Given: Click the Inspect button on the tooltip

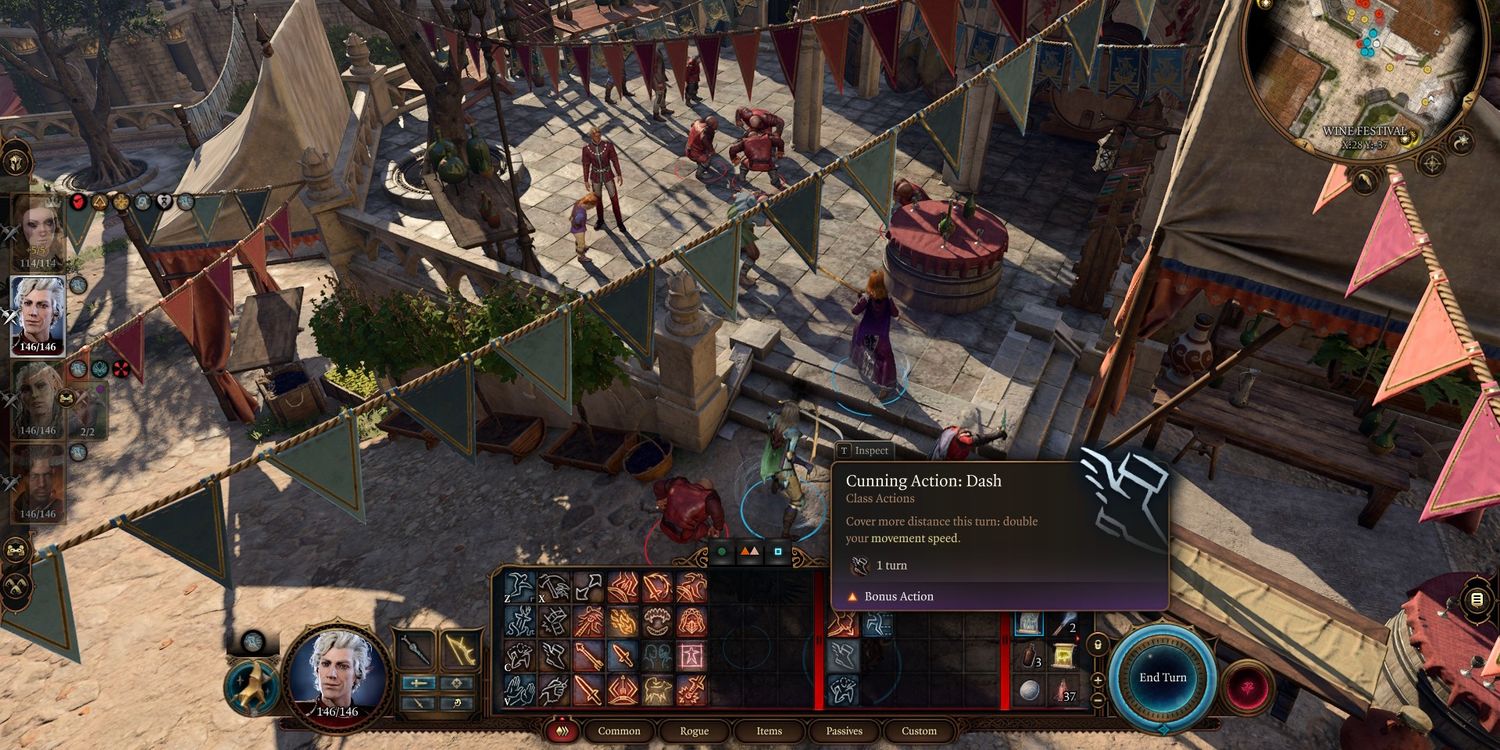Looking at the screenshot, I should tap(865, 451).
